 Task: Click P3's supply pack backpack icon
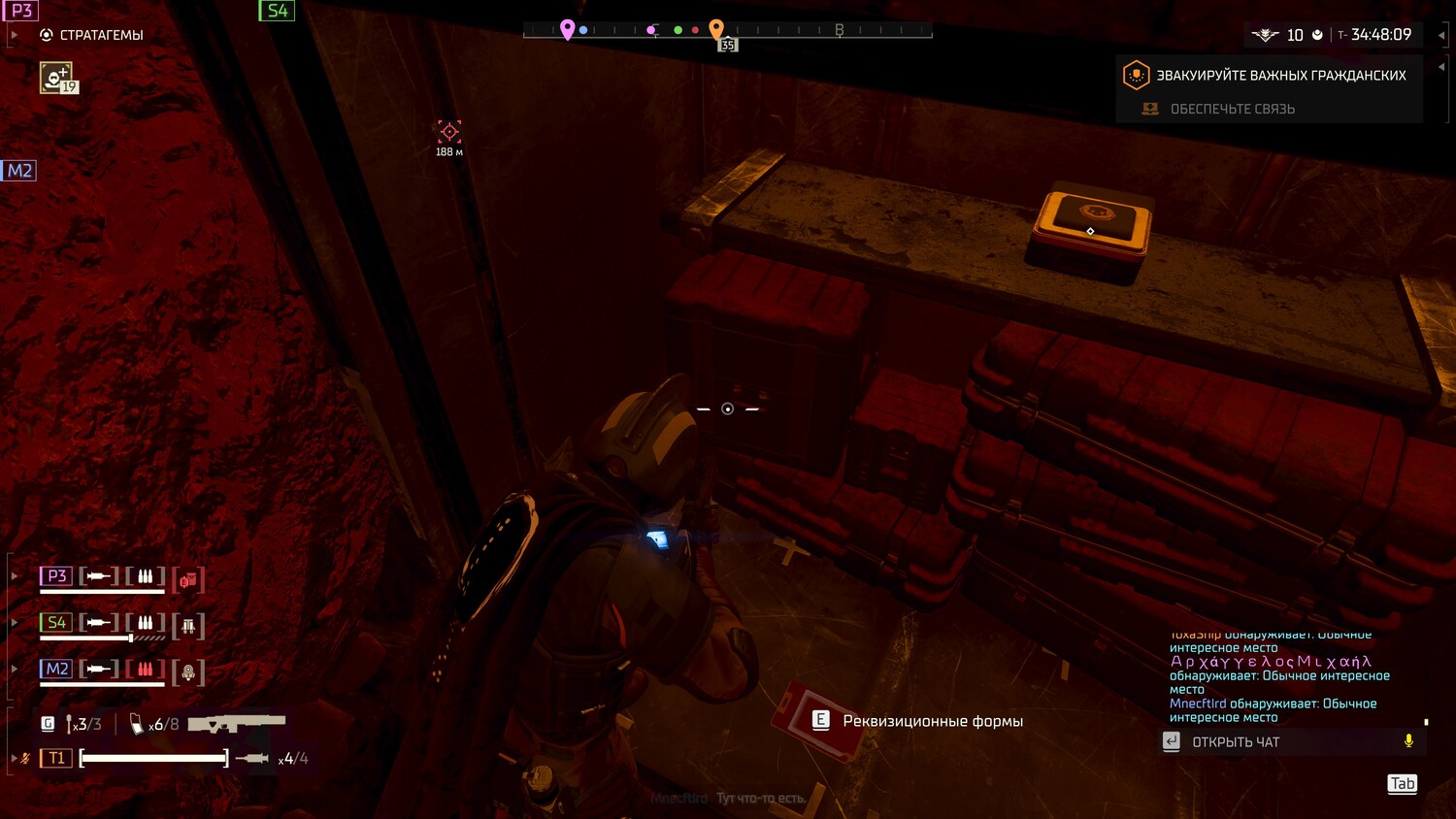coord(188,579)
